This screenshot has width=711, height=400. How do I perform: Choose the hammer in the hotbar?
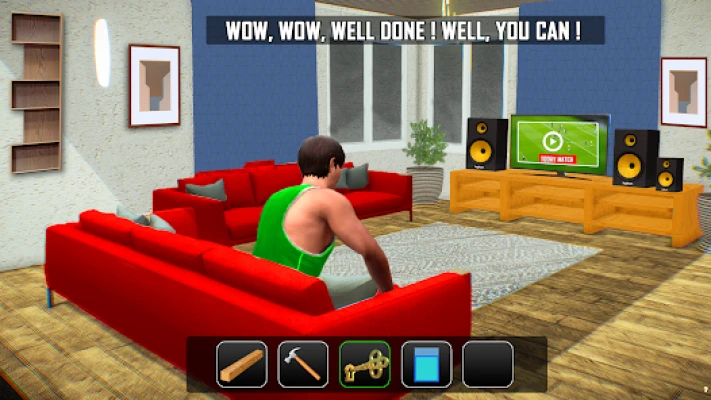click(303, 364)
